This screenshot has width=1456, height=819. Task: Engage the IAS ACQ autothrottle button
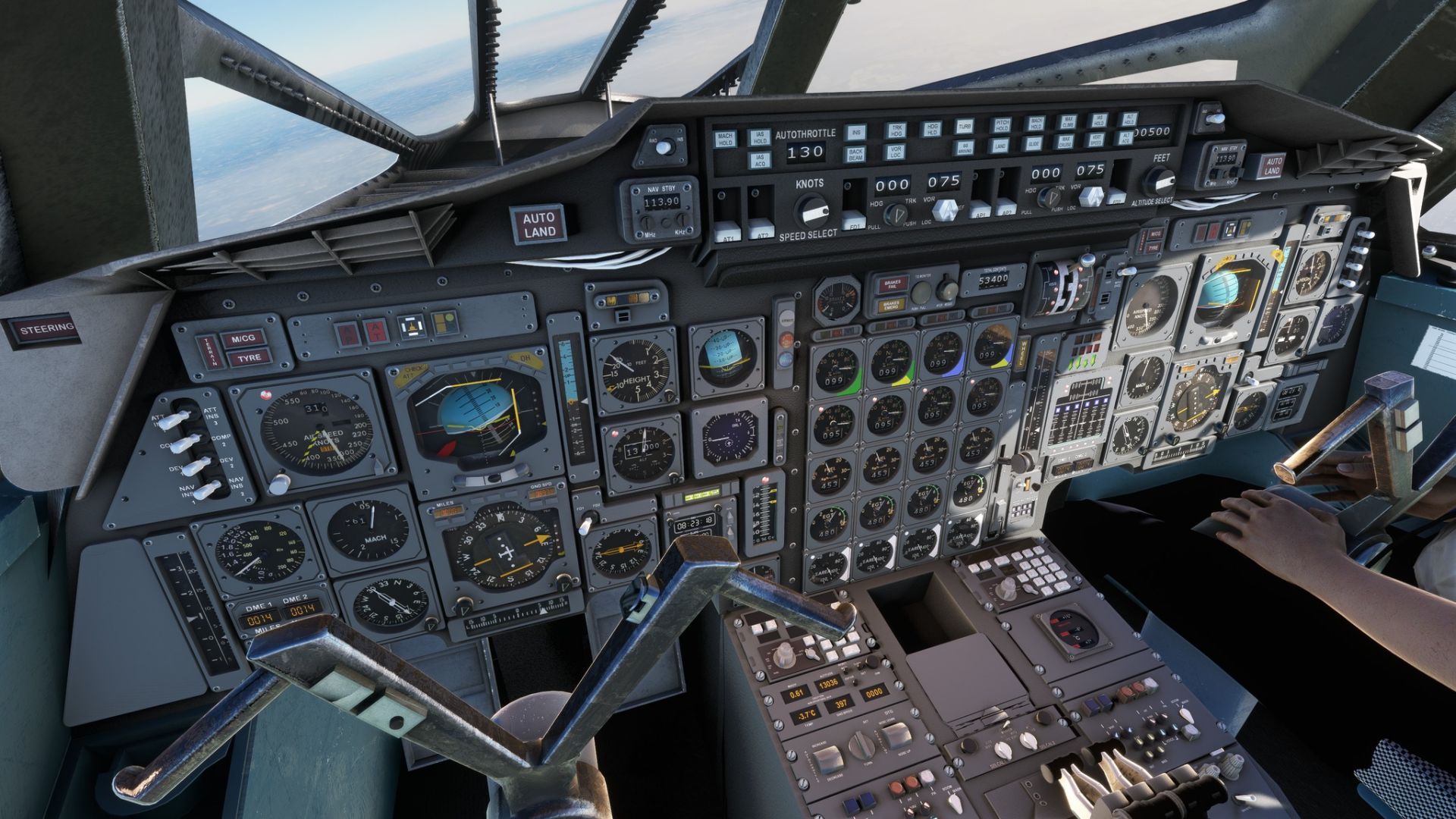pyautogui.click(x=759, y=160)
